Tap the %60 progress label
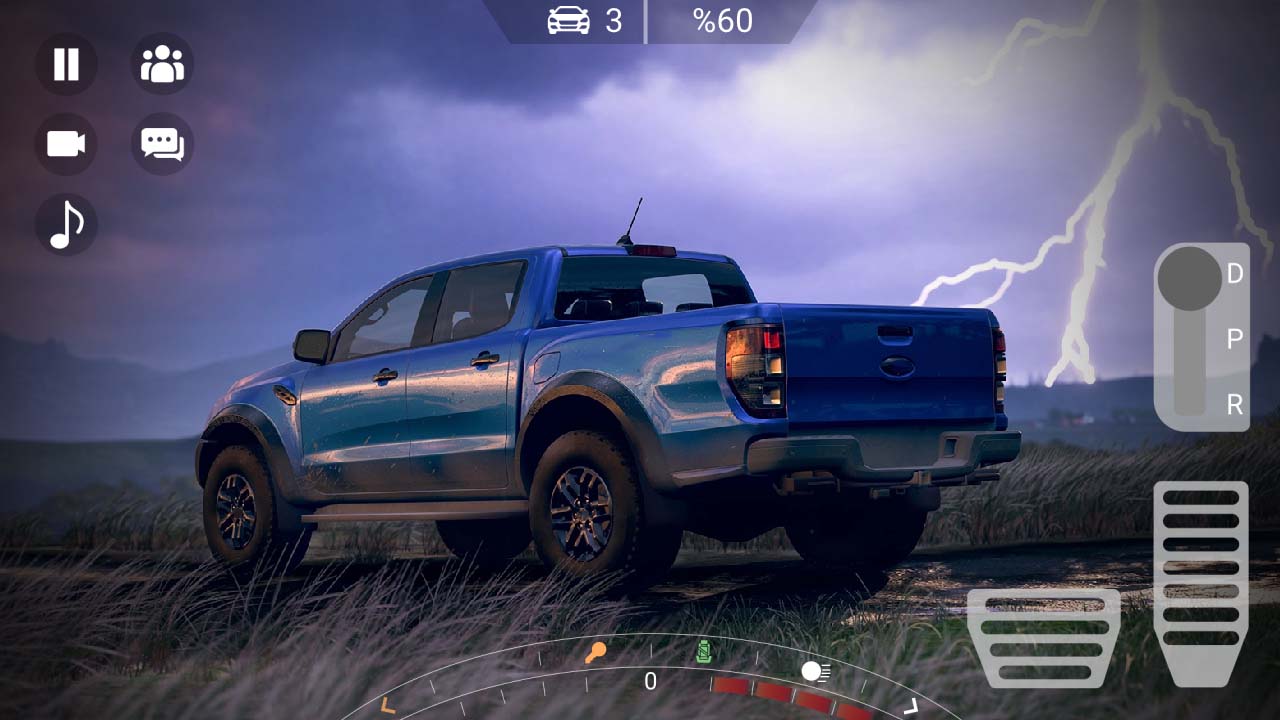 tap(723, 20)
